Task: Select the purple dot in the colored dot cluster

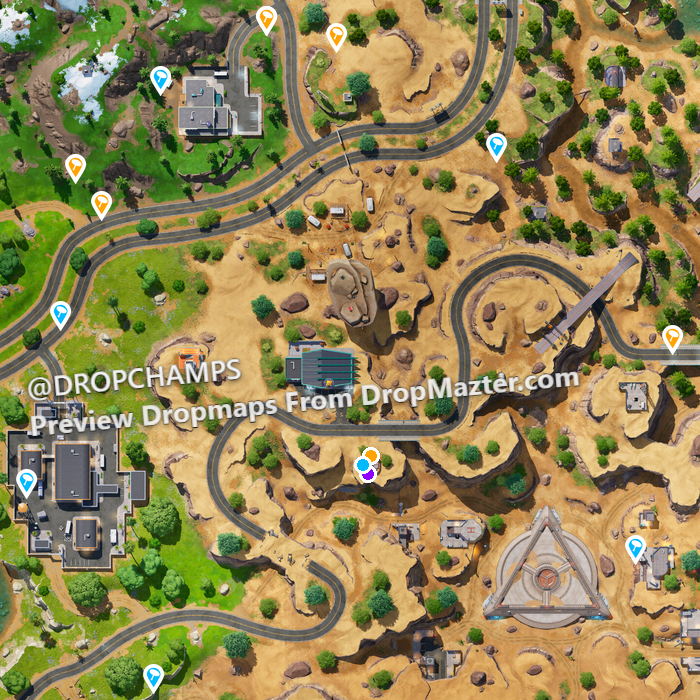Action: pyautogui.click(x=368, y=473)
